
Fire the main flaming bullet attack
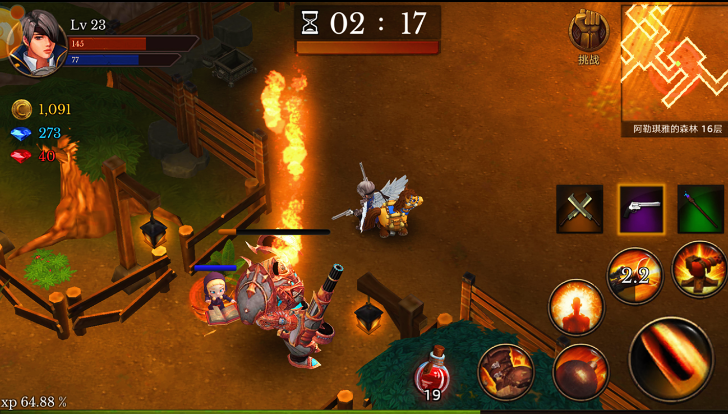click(x=670, y=359)
